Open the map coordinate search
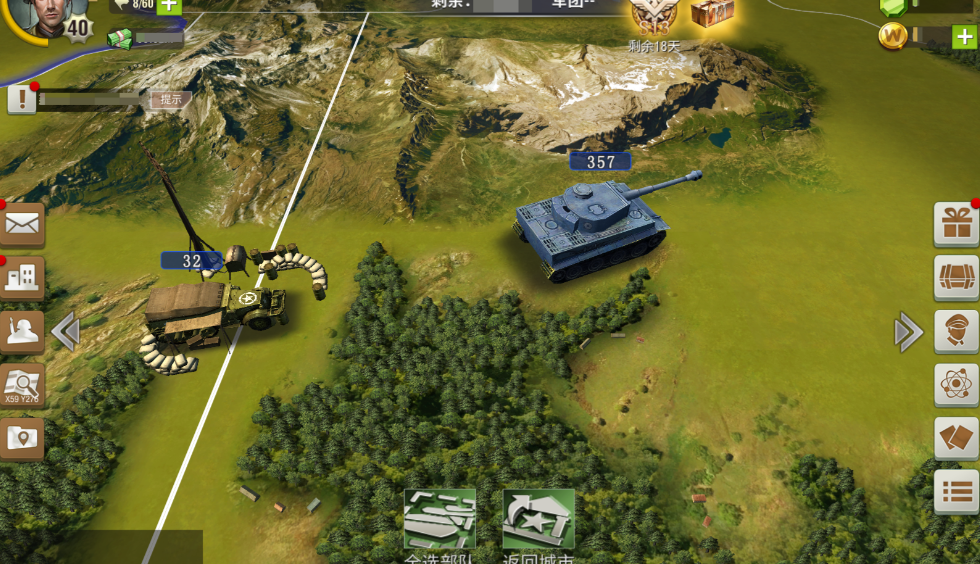980x564 pixels. coord(22,384)
